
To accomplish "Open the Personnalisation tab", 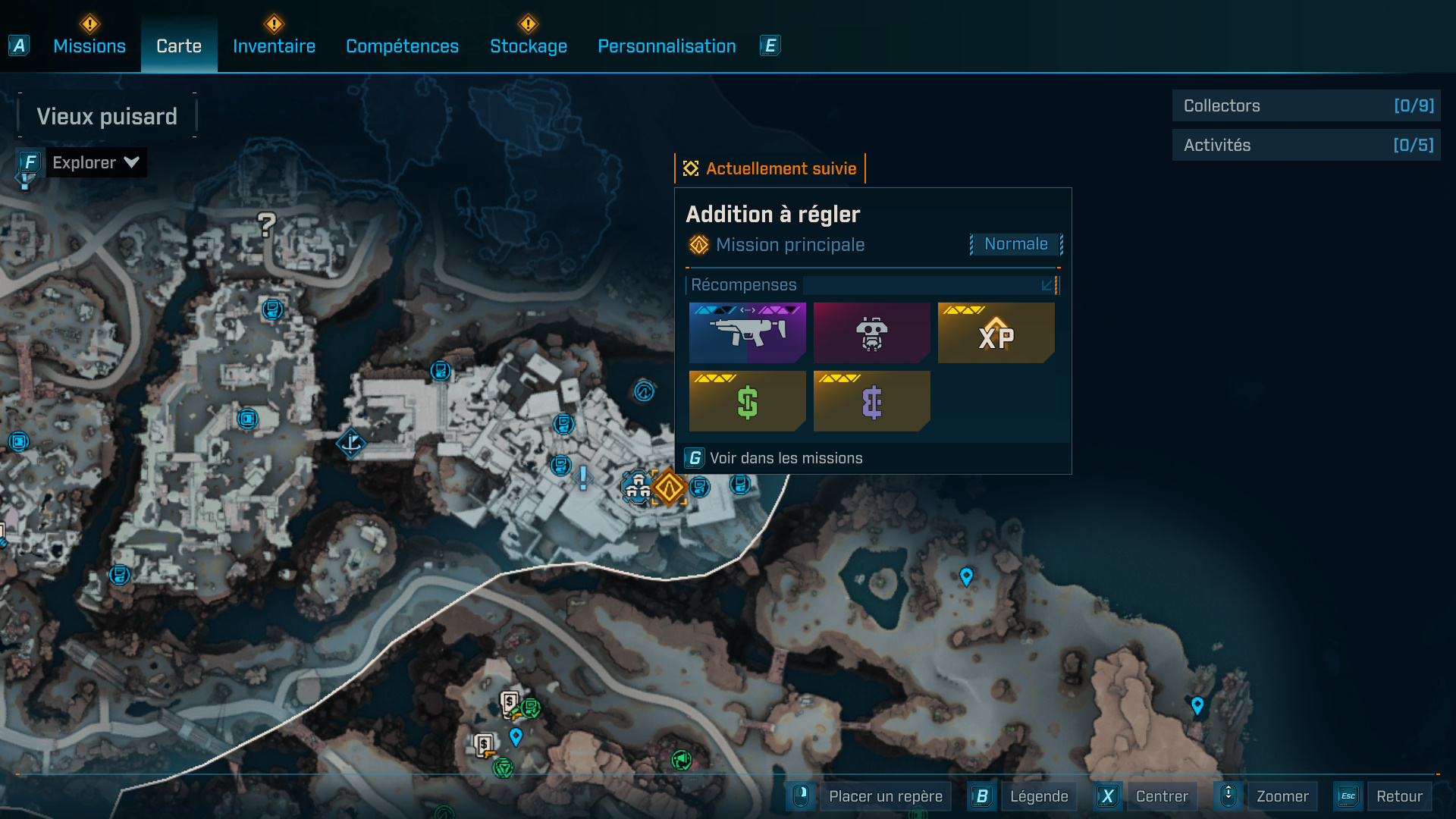I will [x=667, y=46].
